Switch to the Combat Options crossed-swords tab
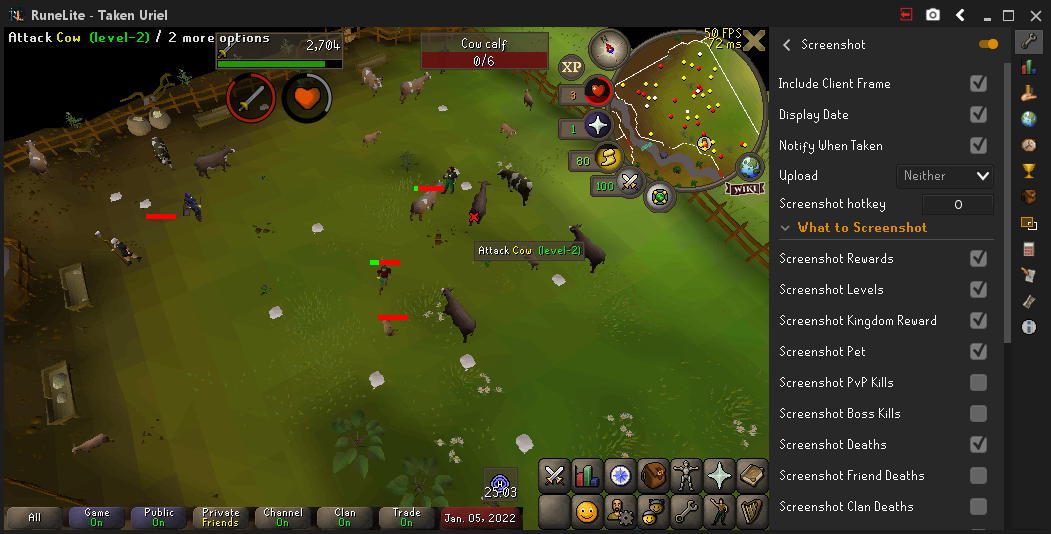This screenshot has height=534, width=1051. click(x=555, y=475)
